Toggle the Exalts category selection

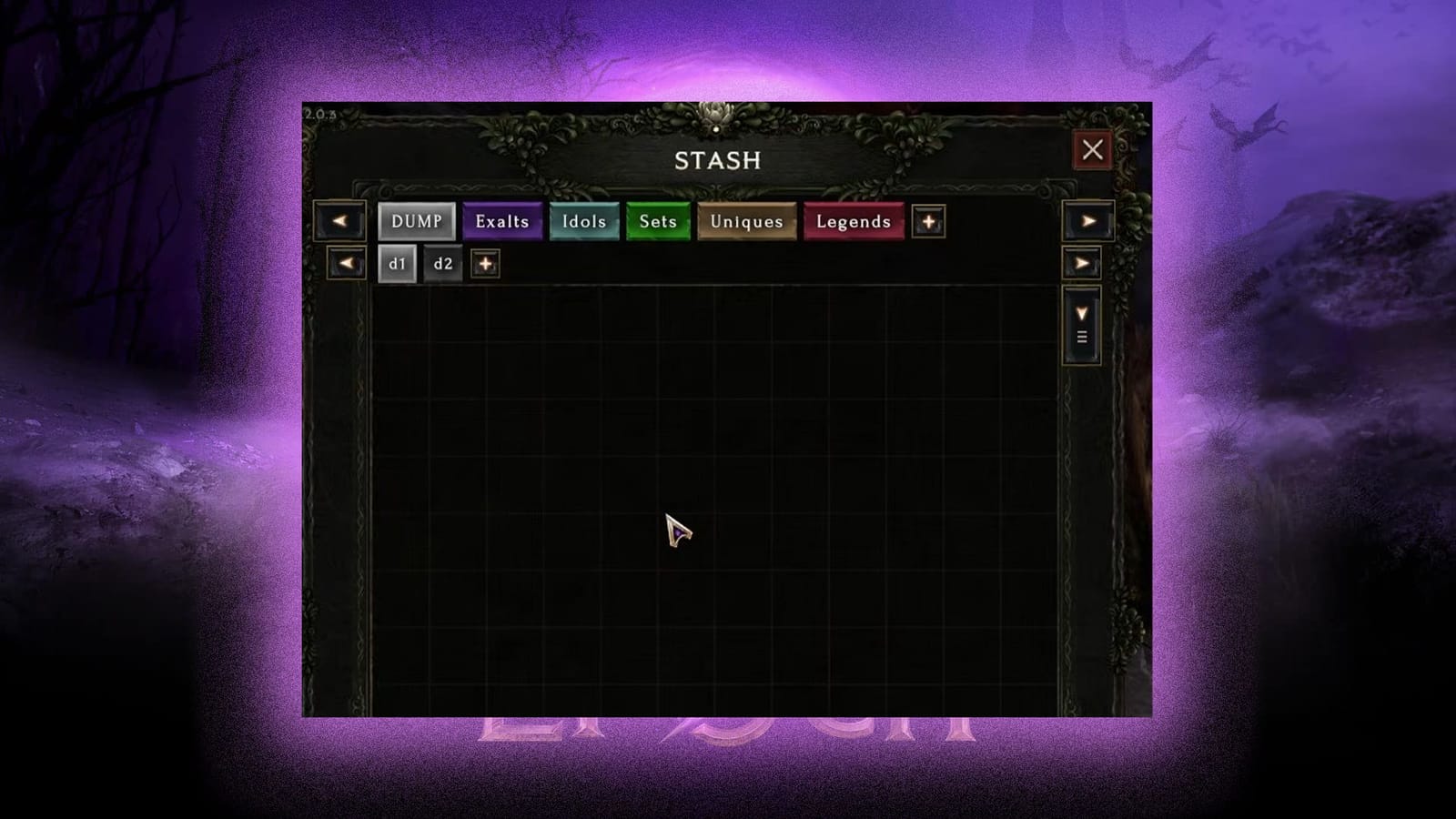tap(501, 221)
